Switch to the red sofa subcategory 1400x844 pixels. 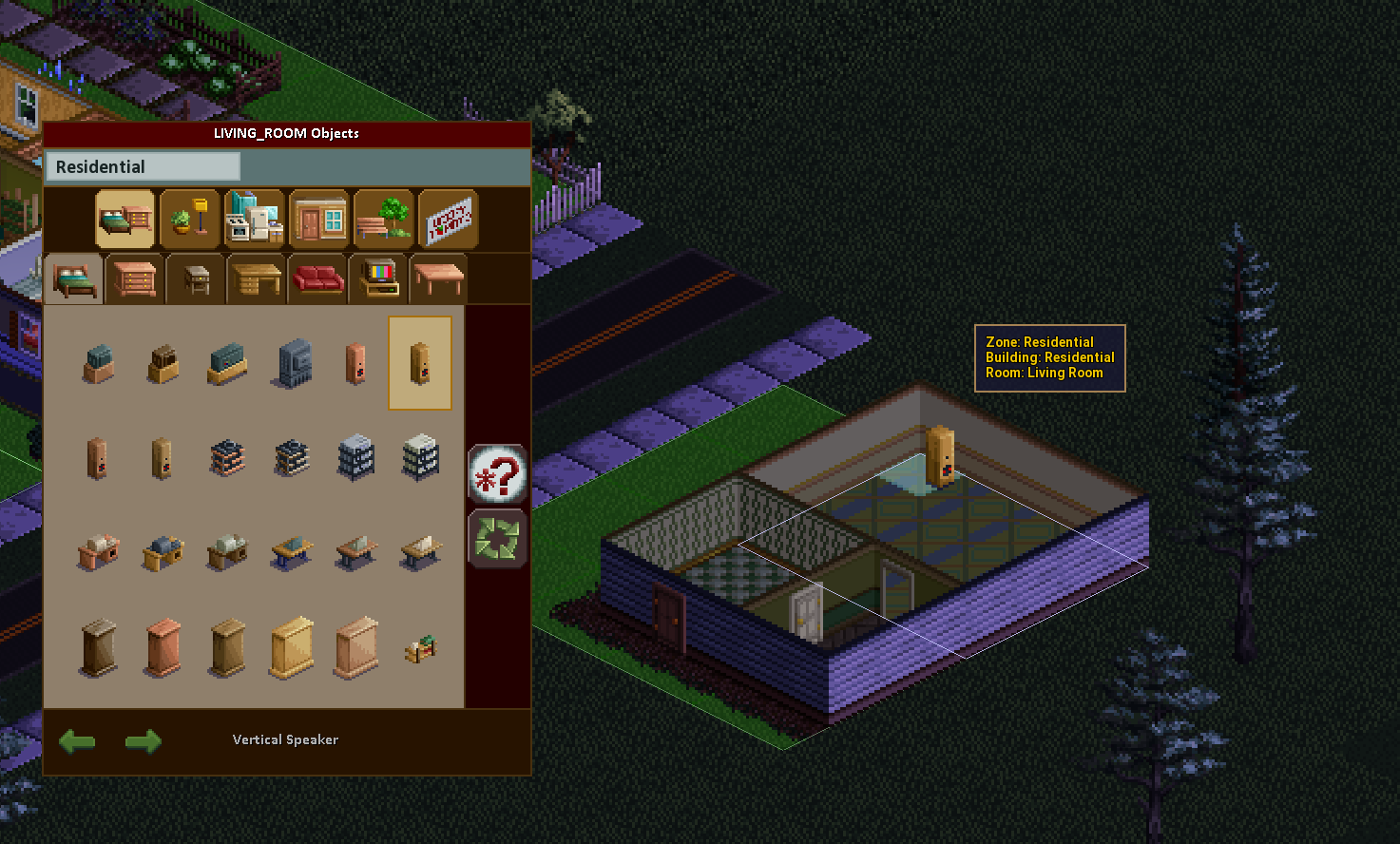tap(317, 279)
